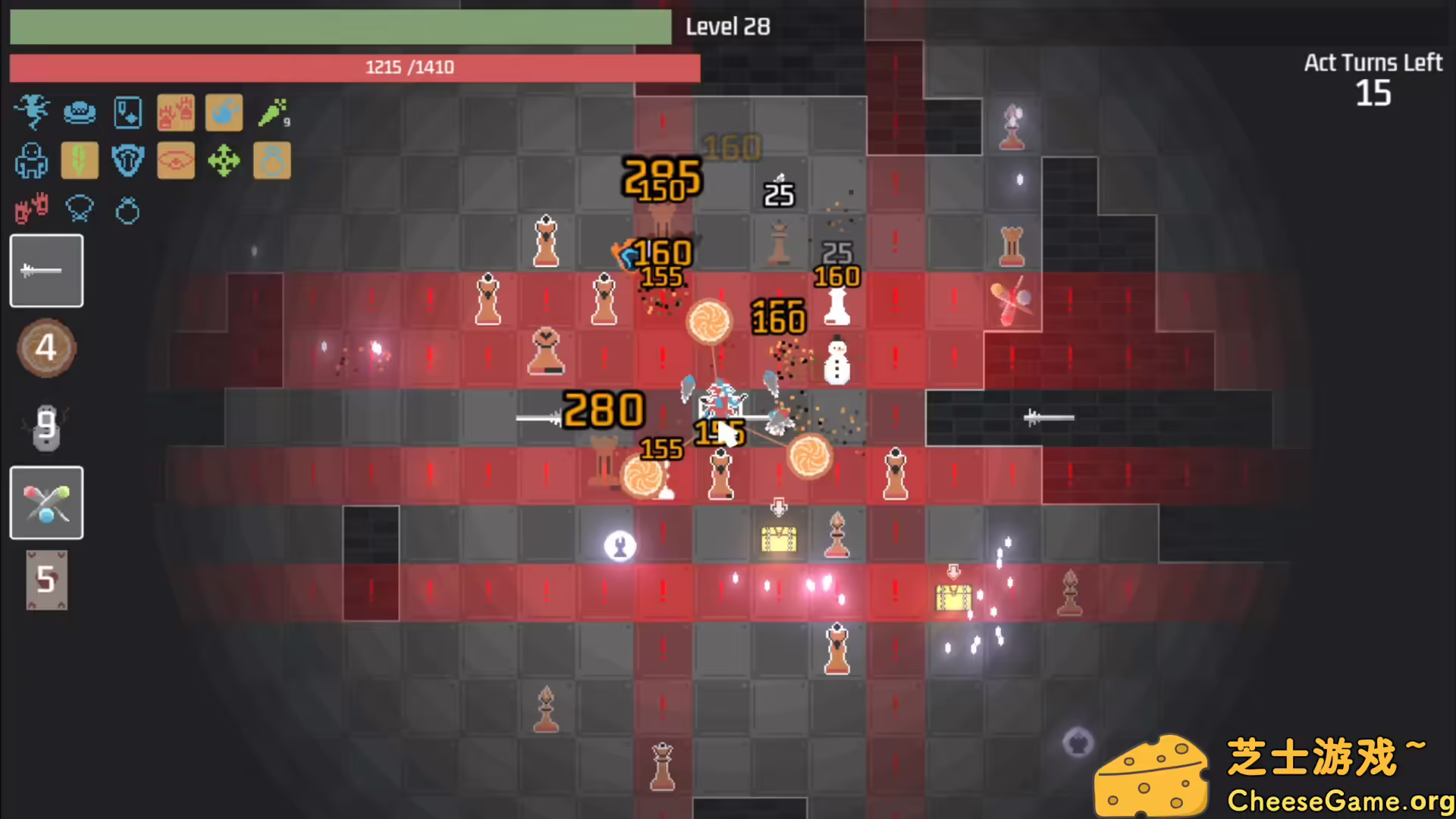Click the red claws debuff icon
Image resolution: width=1456 pixels, height=819 pixels.
tap(30, 210)
